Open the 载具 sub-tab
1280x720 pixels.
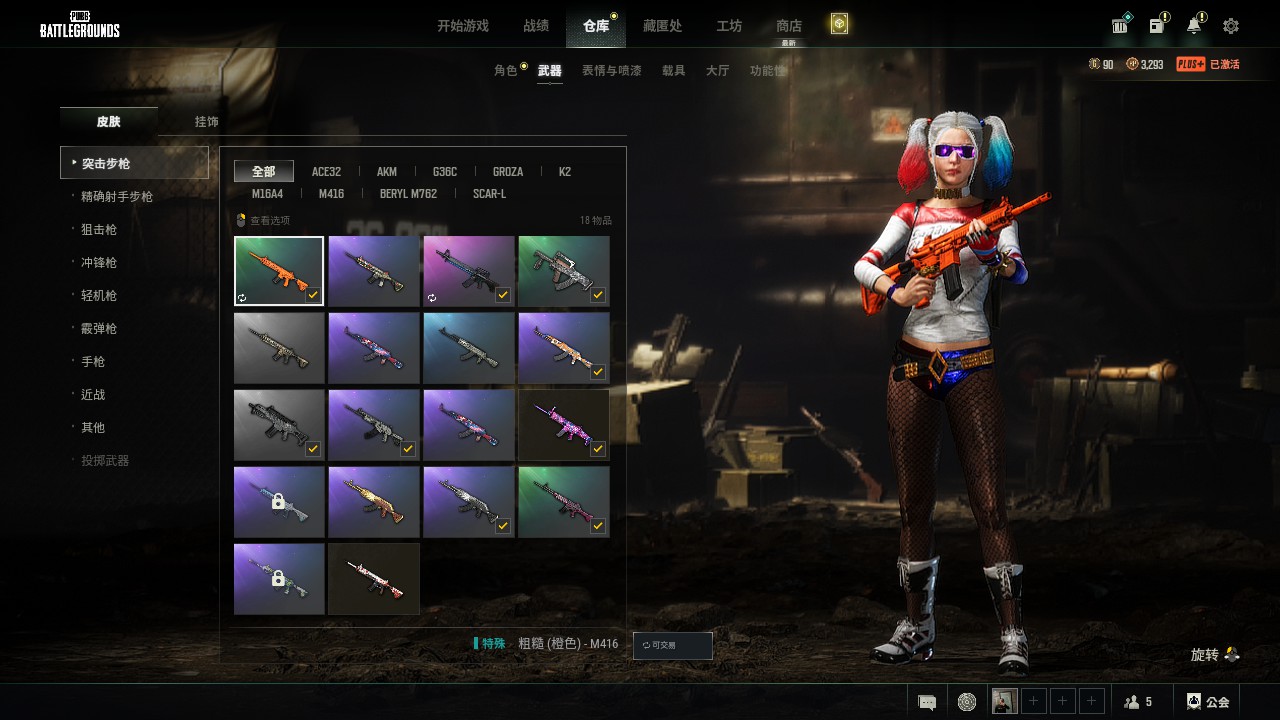point(674,71)
